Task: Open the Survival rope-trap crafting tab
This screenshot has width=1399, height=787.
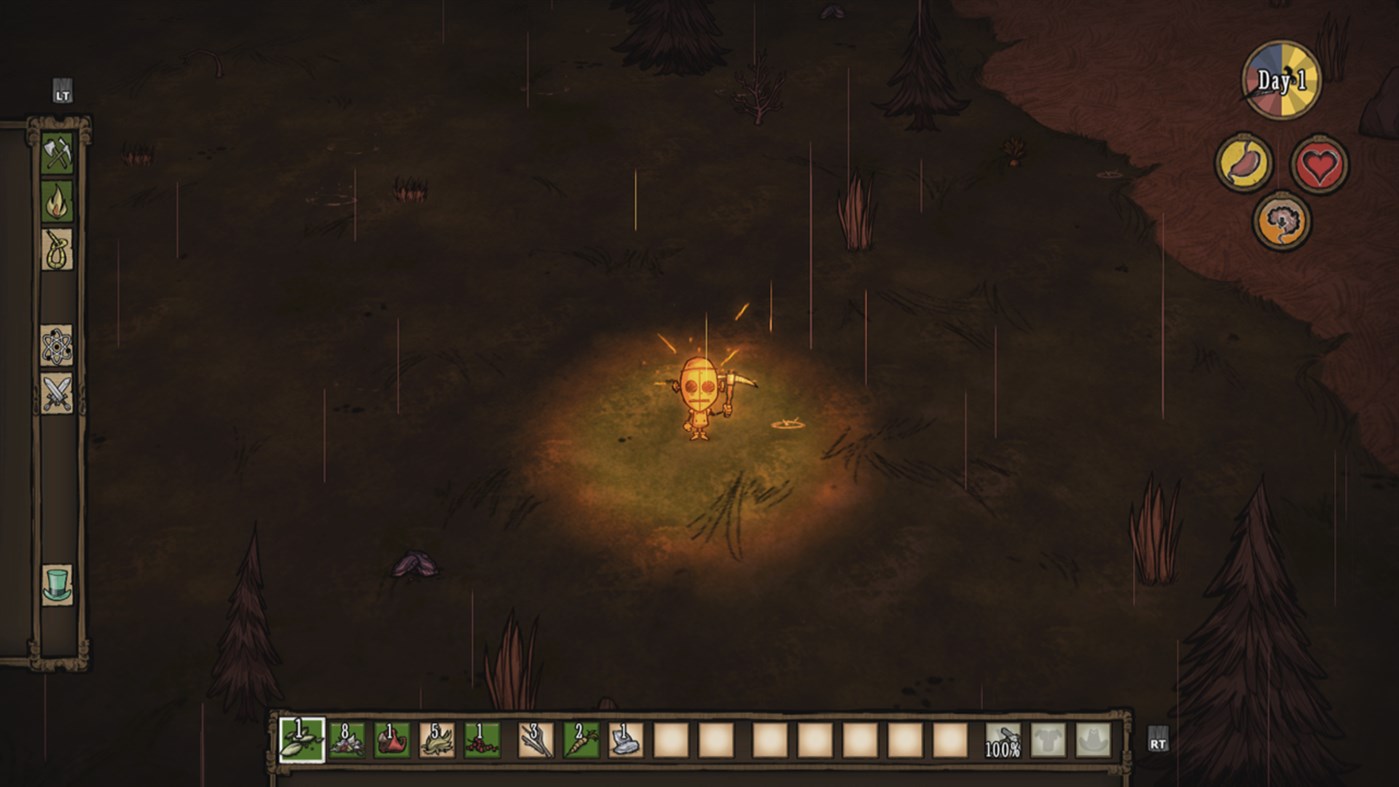Action: [57, 249]
